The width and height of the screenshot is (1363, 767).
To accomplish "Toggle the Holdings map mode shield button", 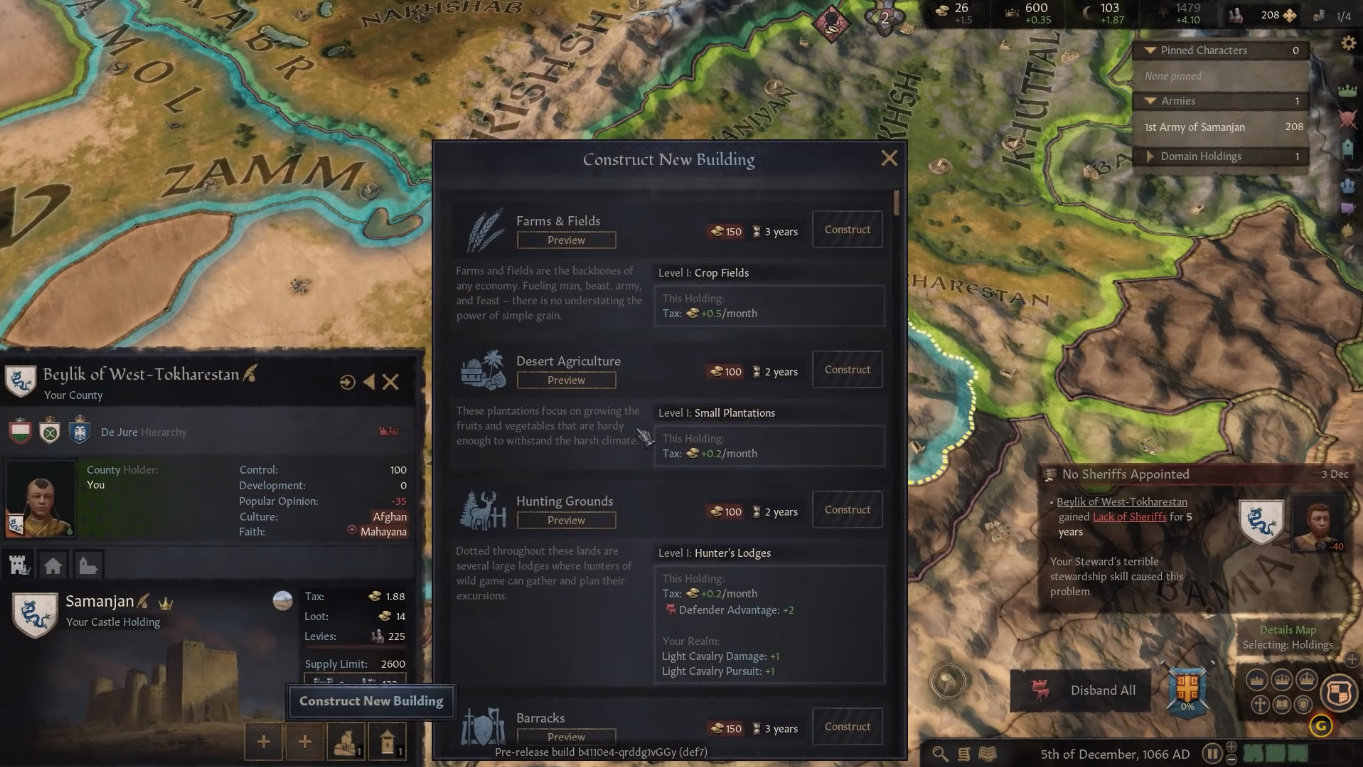I will tap(1338, 690).
